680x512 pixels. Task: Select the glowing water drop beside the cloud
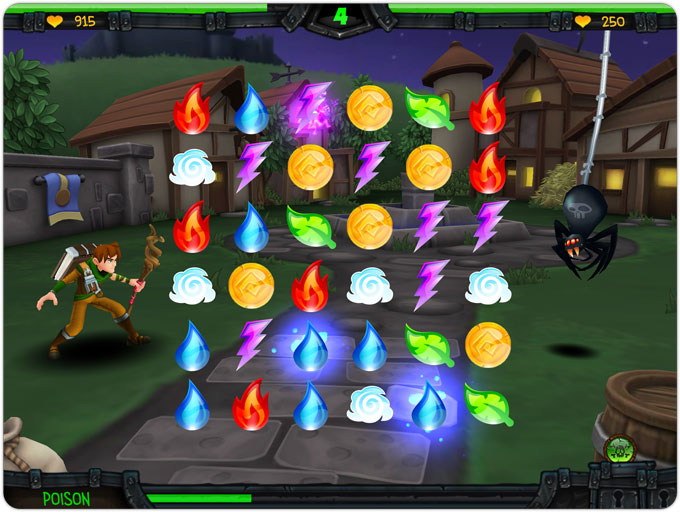[429, 403]
